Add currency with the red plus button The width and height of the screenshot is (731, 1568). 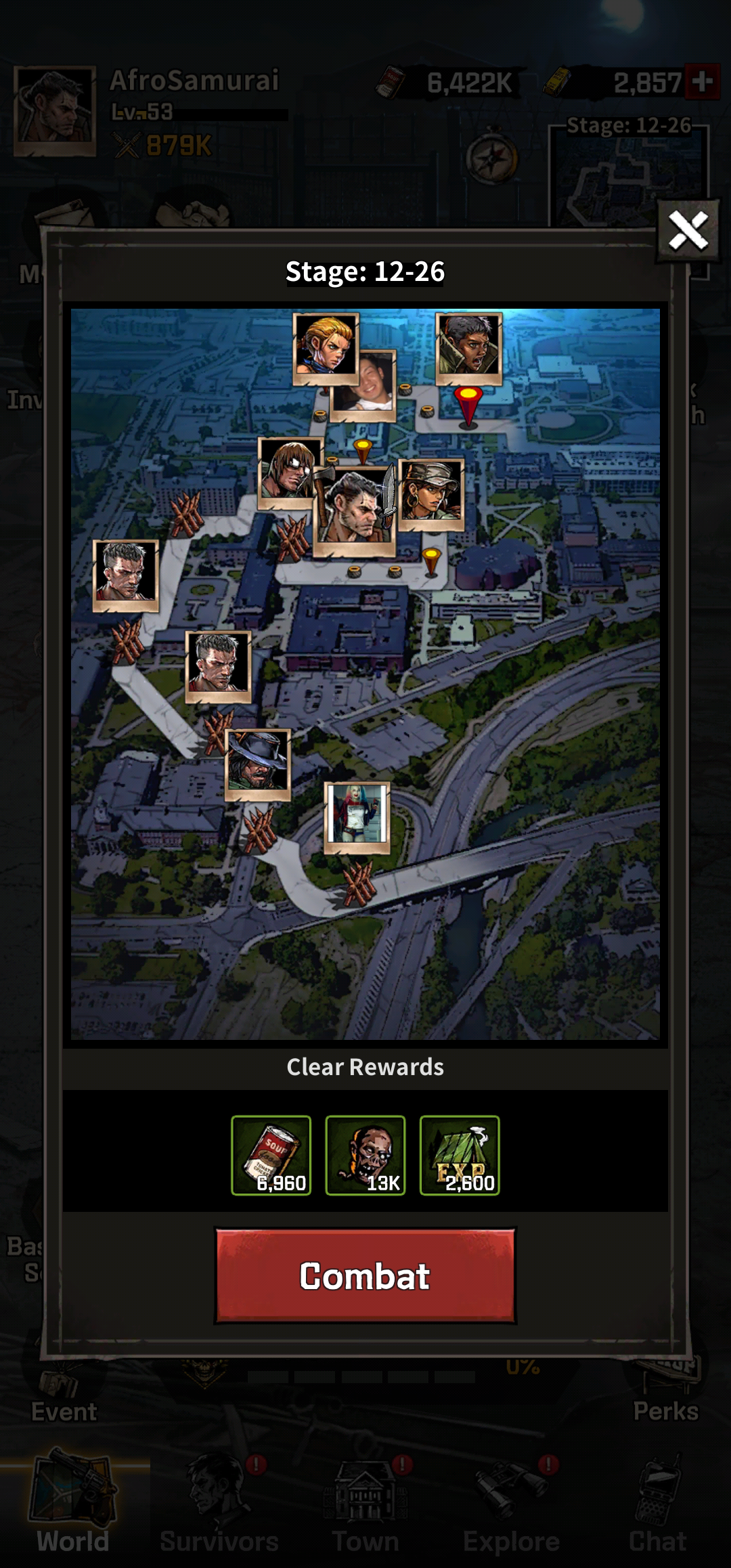(x=703, y=82)
